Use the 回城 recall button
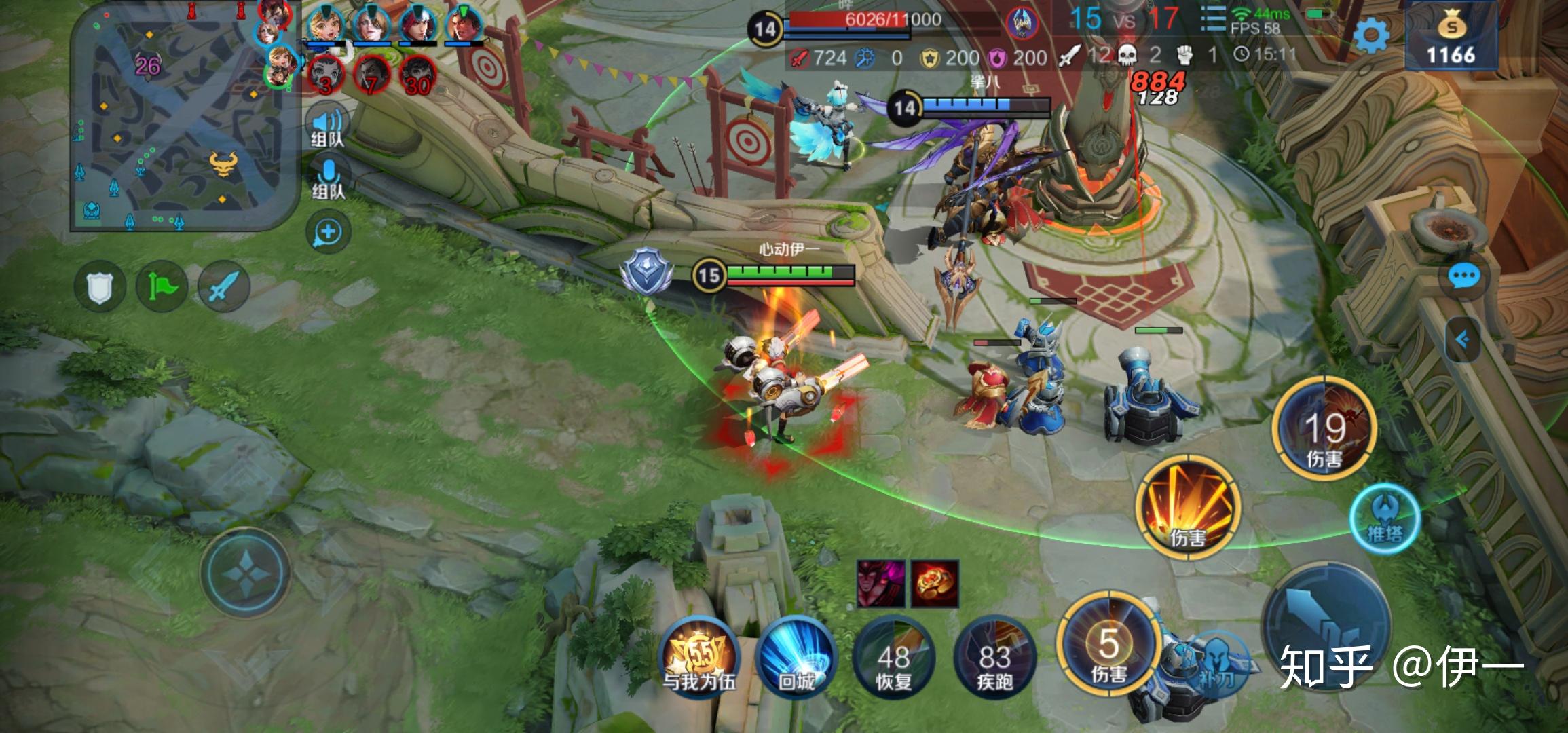Image resolution: width=1568 pixels, height=733 pixels. (796, 656)
